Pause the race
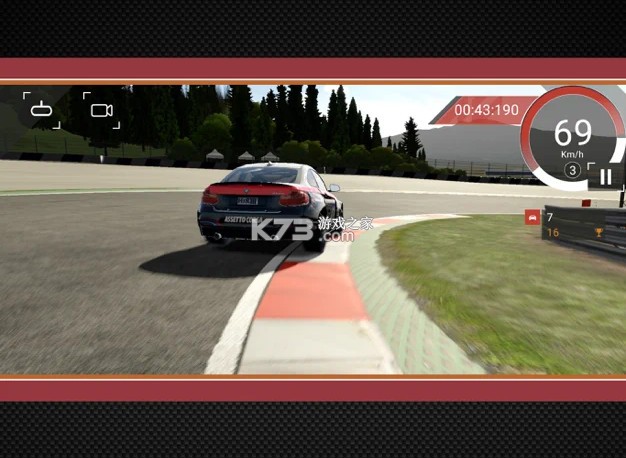Screen dimensions: 626x458 tap(605, 177)
